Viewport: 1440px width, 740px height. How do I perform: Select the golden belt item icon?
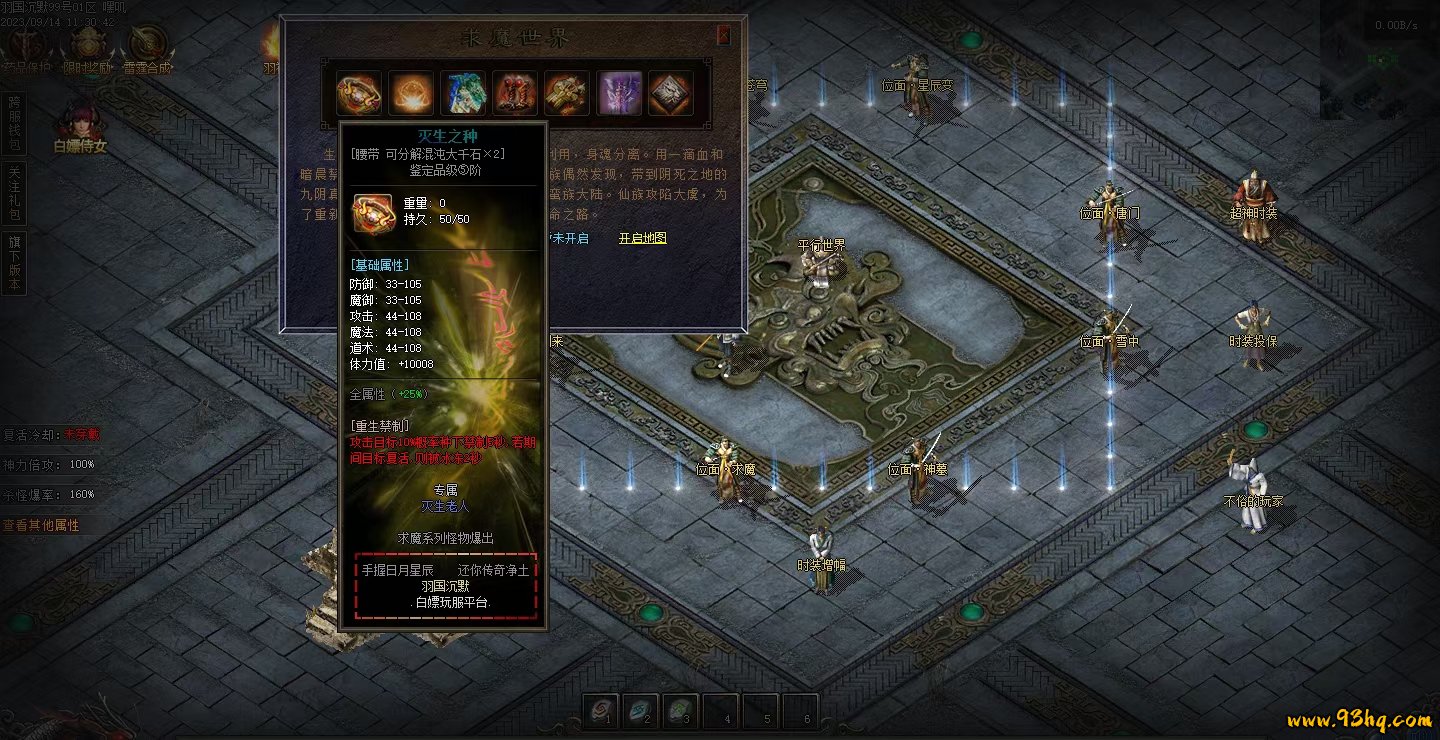pyautogui.click(x=359, y=93)
